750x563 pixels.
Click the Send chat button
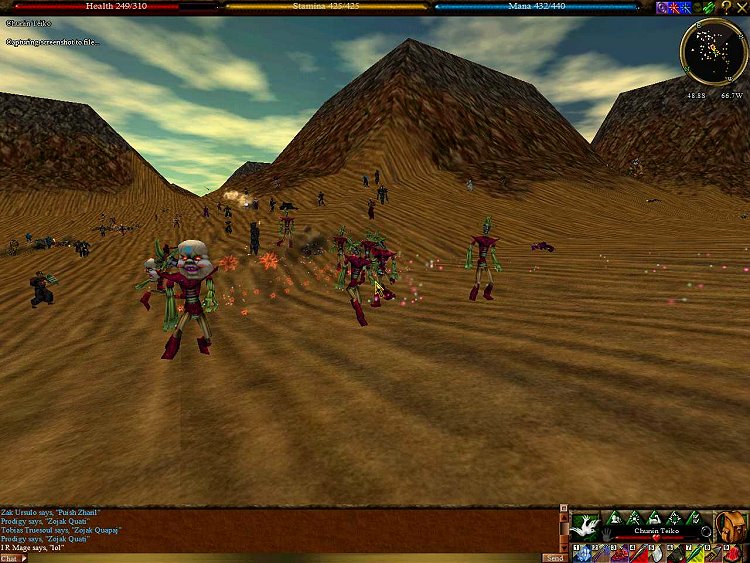click(x=555, y=558)
